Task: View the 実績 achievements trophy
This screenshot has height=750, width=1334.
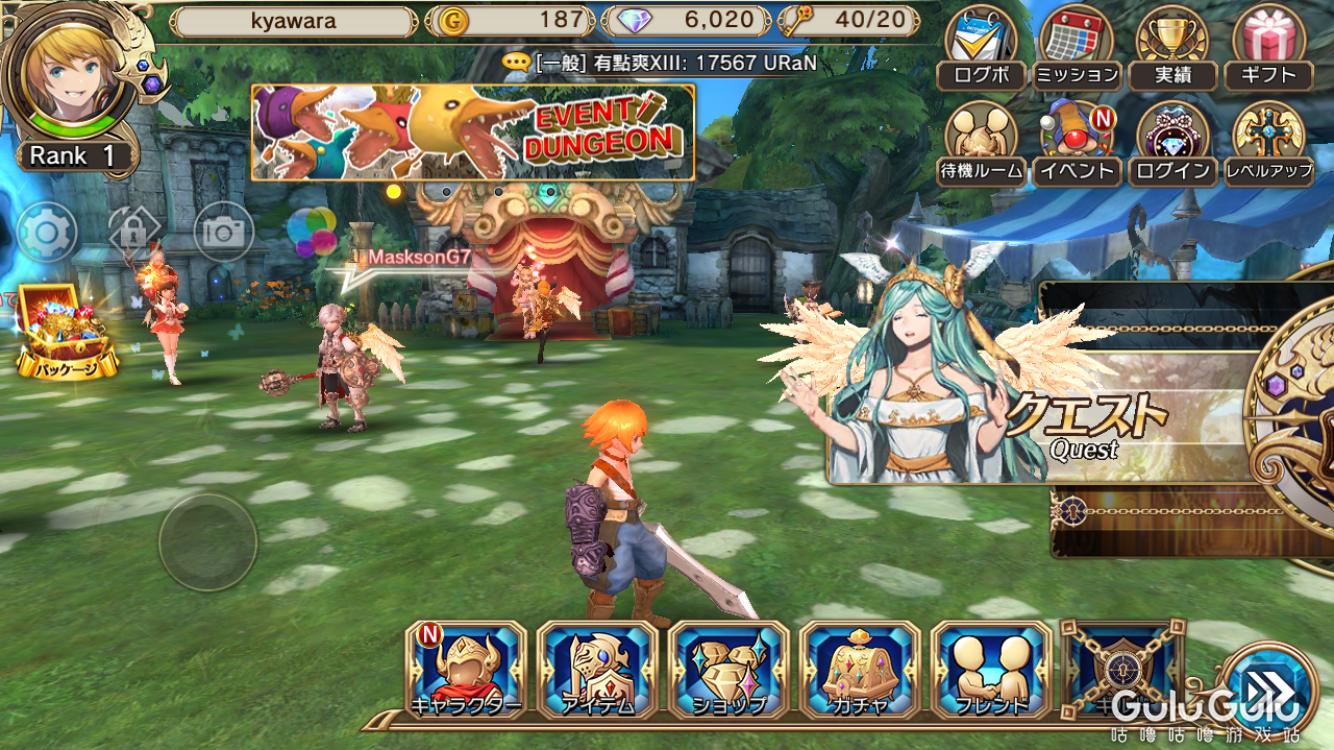Action: 1173,48
